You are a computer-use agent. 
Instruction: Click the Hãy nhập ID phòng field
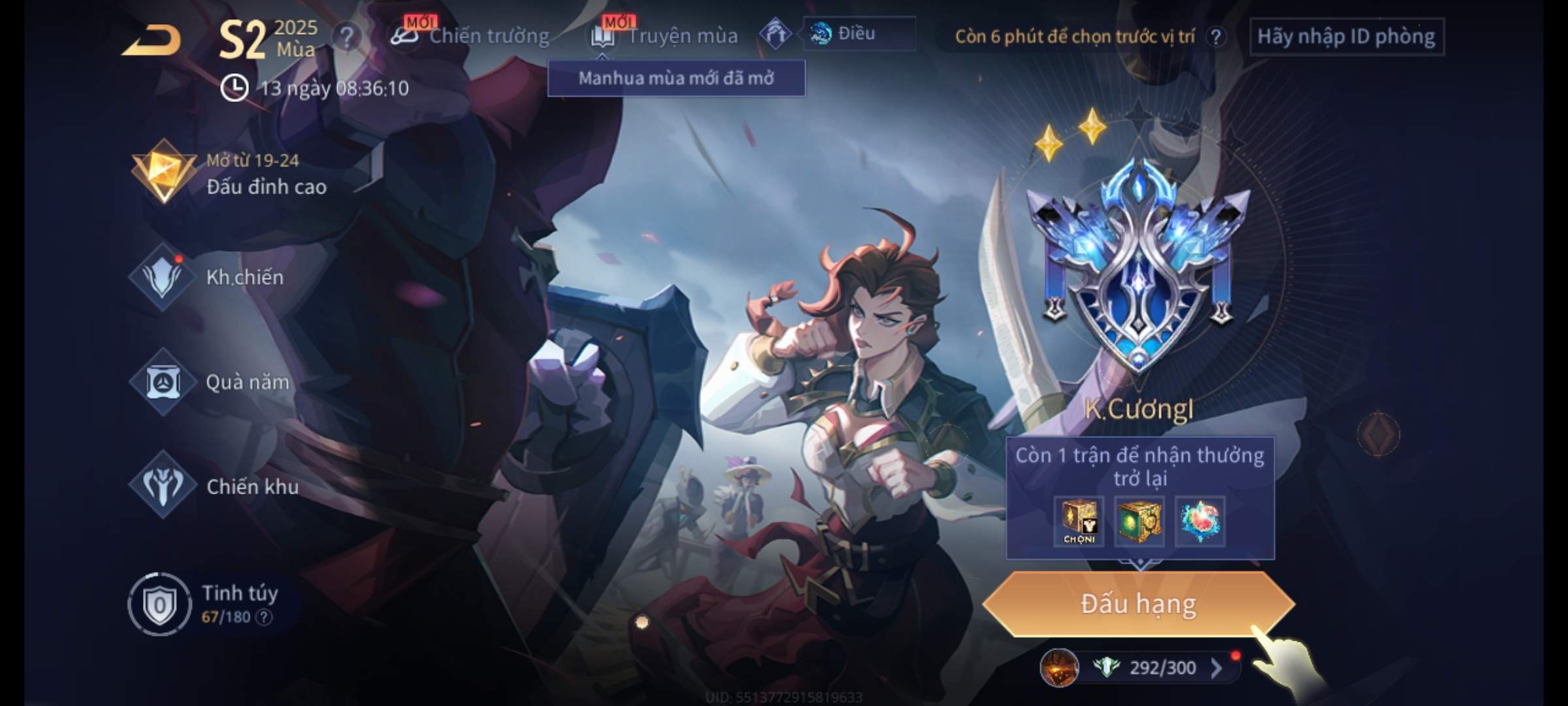(1346, 37)
